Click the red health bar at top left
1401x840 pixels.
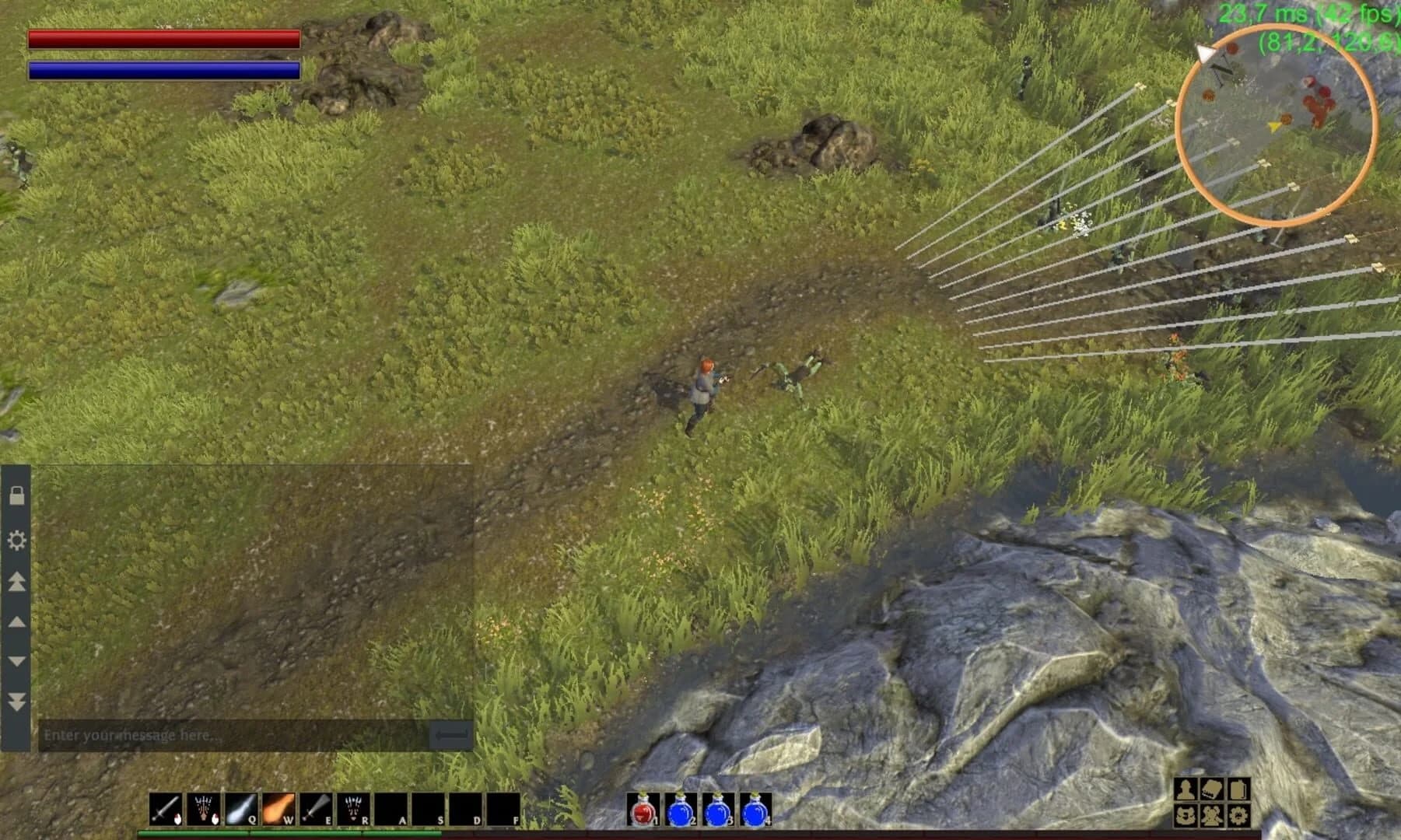(163, 40)
